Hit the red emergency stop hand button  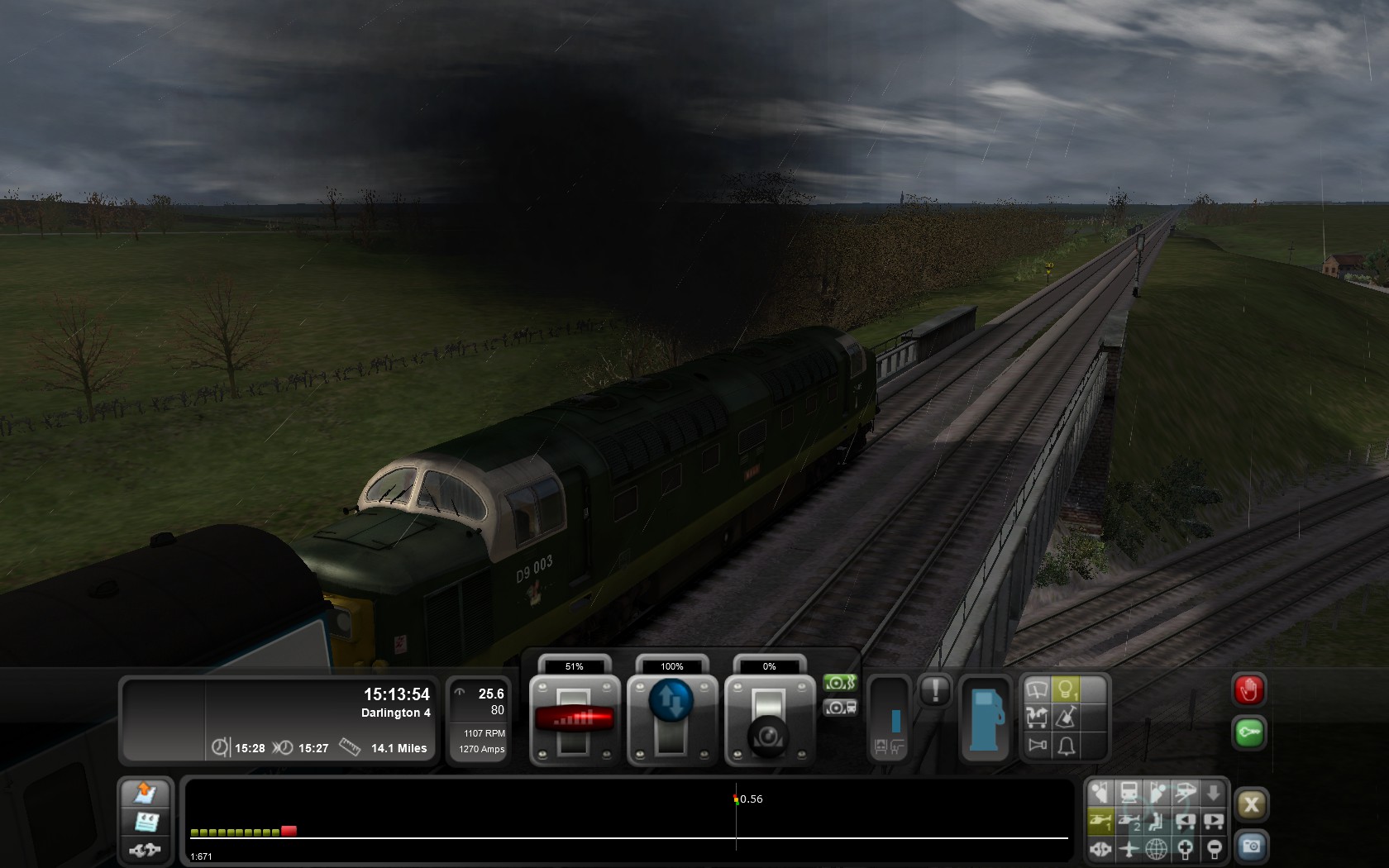coord(1248,690)
